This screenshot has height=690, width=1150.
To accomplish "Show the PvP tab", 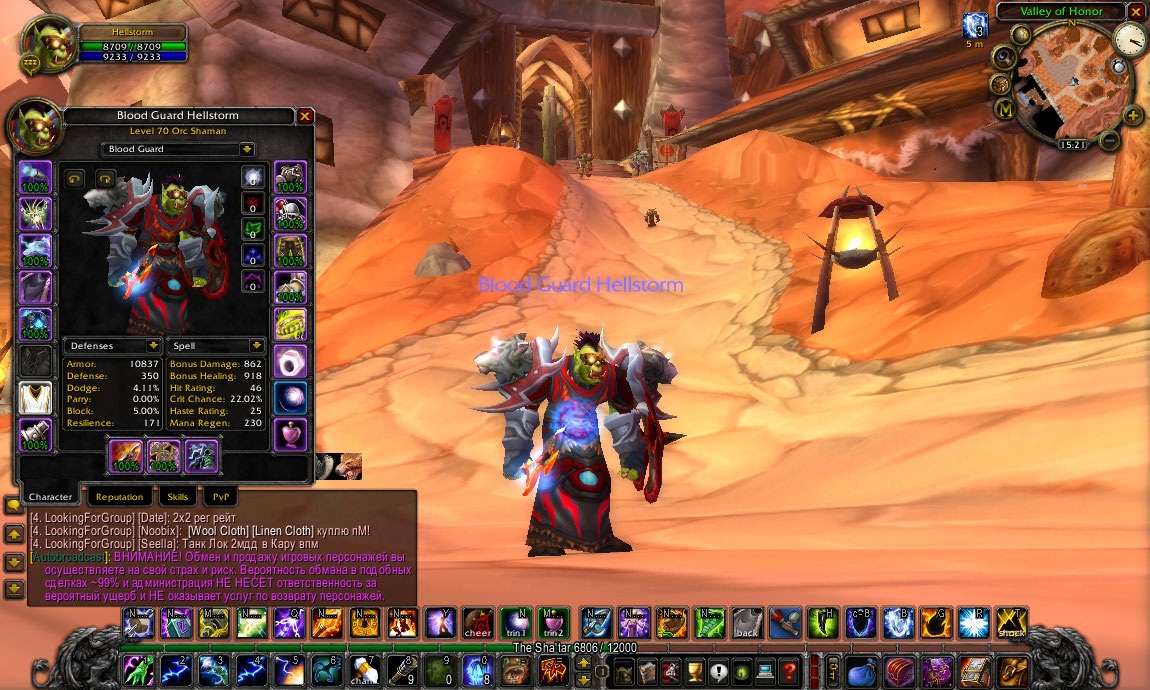I will point(221,496).
